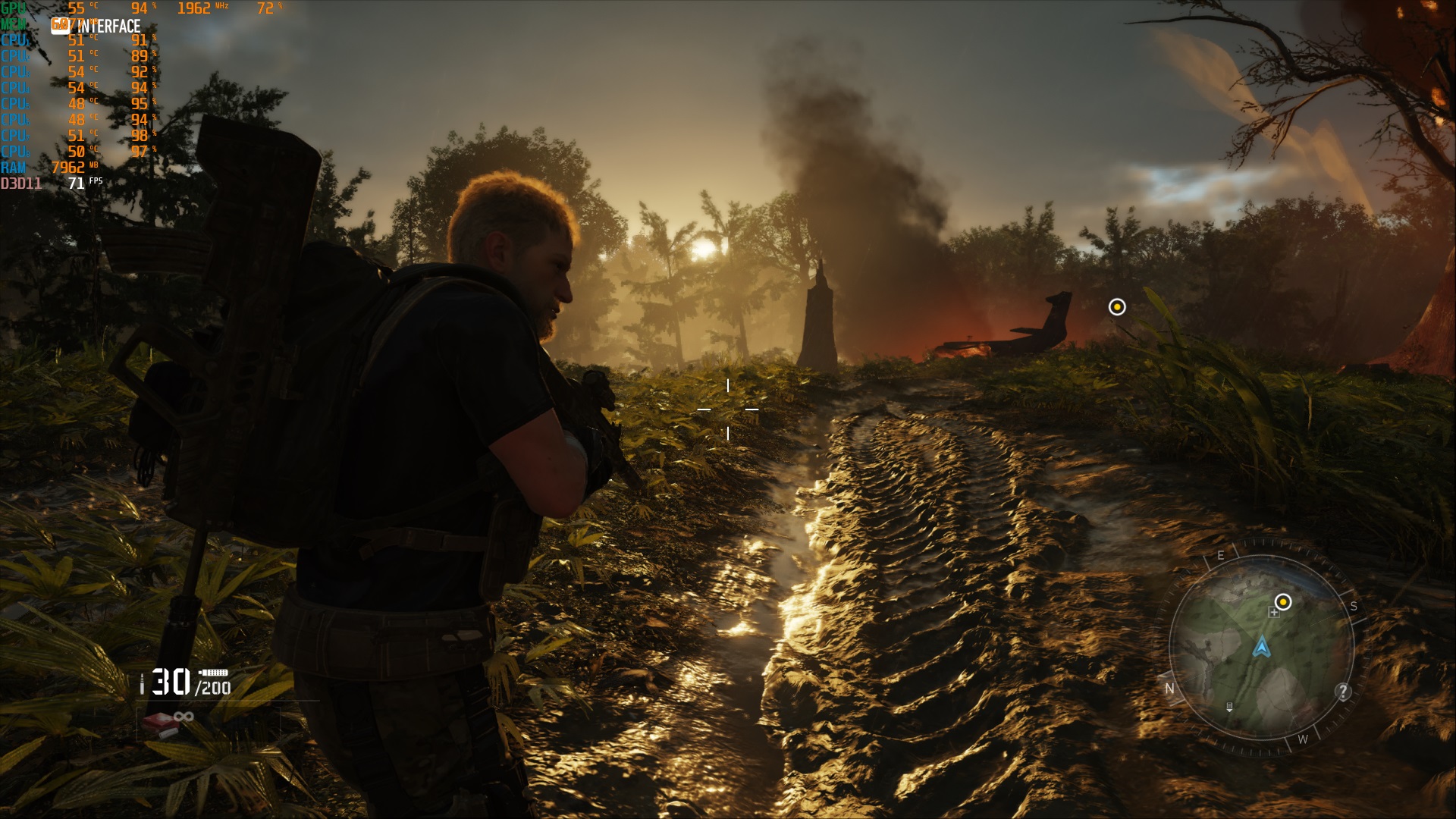Image resolution: width=1456 pixels, height=819 pixels.
Task: Click the yellow objective waypoint above the crash site
Action: (x=1117, y=307)
